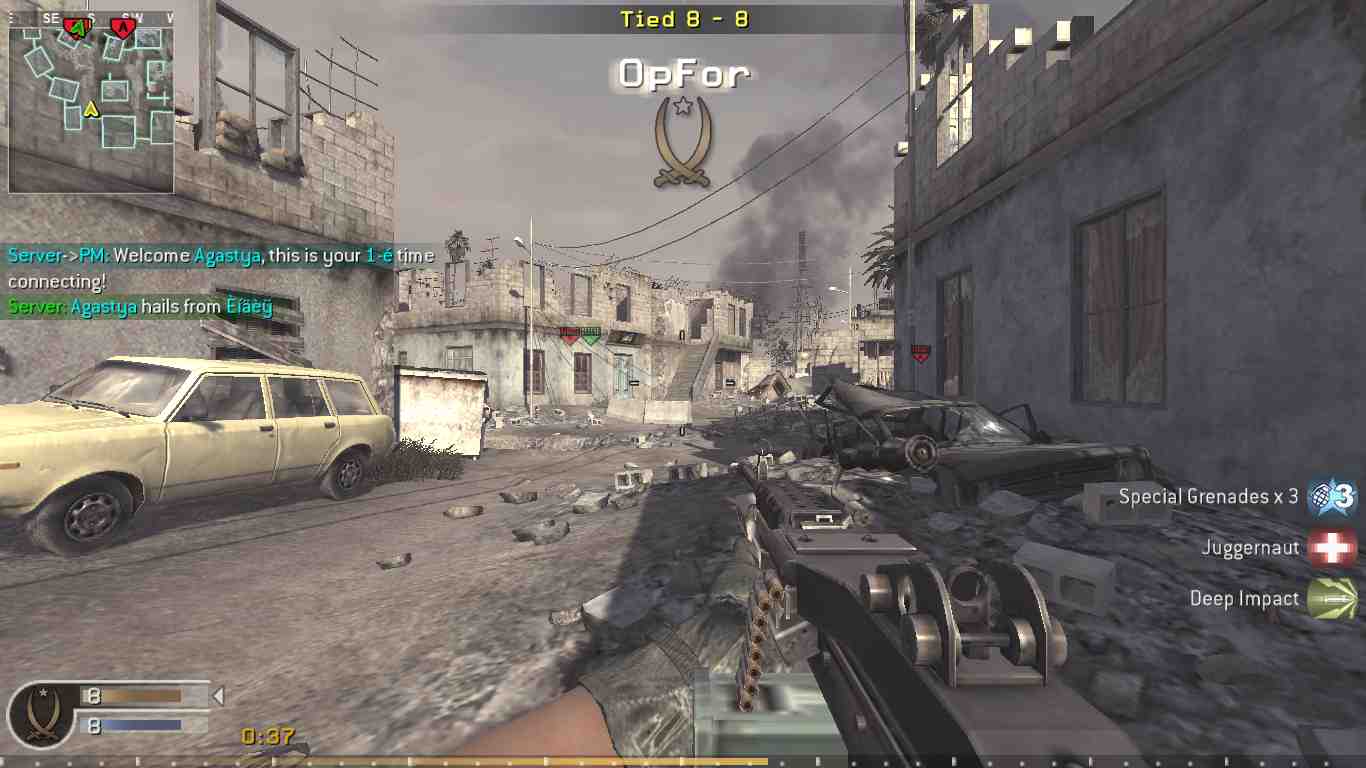Click the yellow player arrow on minimap
Viewport: 1366px width, 768px height.
coord(91,108)
